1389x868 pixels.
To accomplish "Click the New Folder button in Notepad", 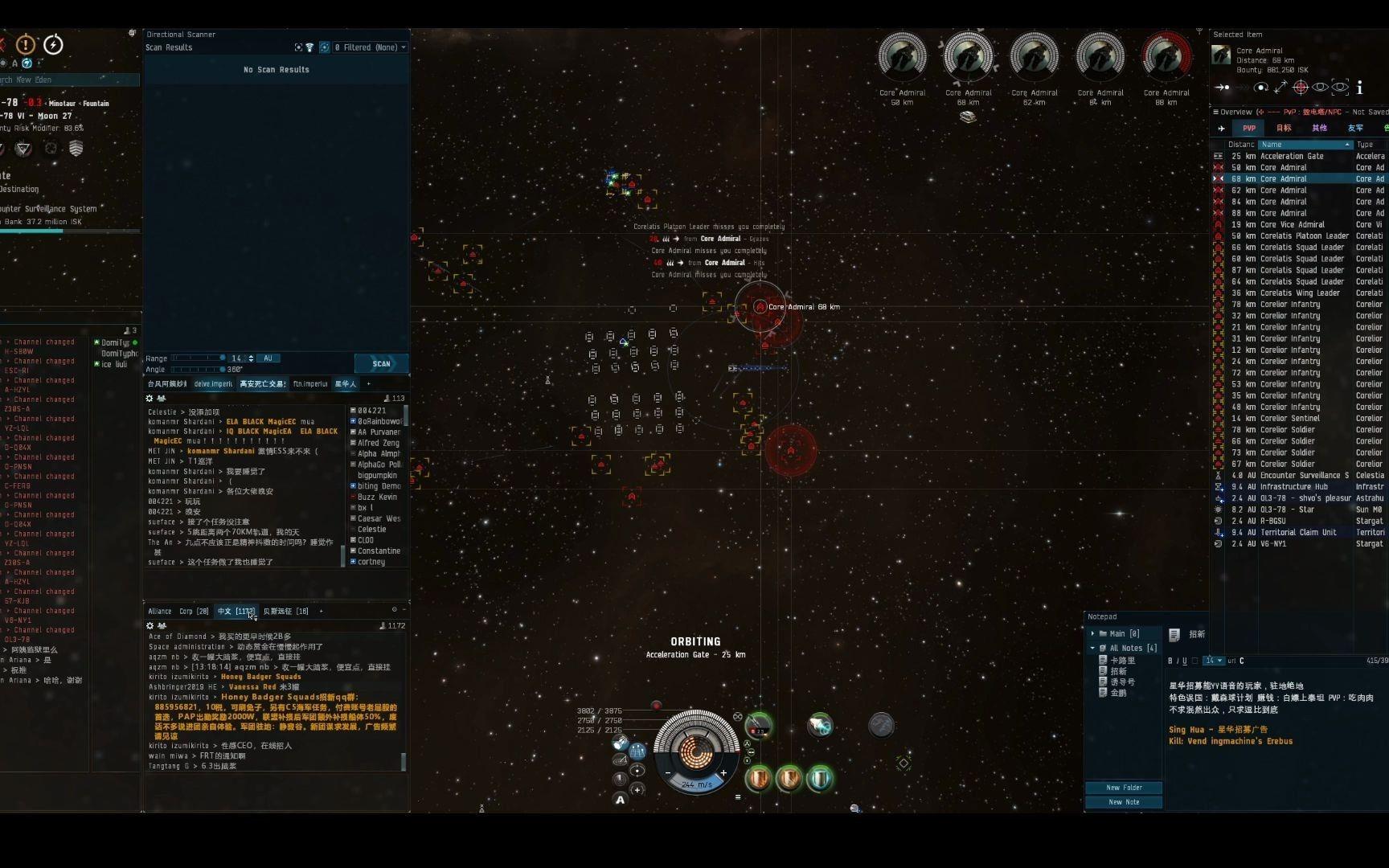I will (x=1123, y=788).
